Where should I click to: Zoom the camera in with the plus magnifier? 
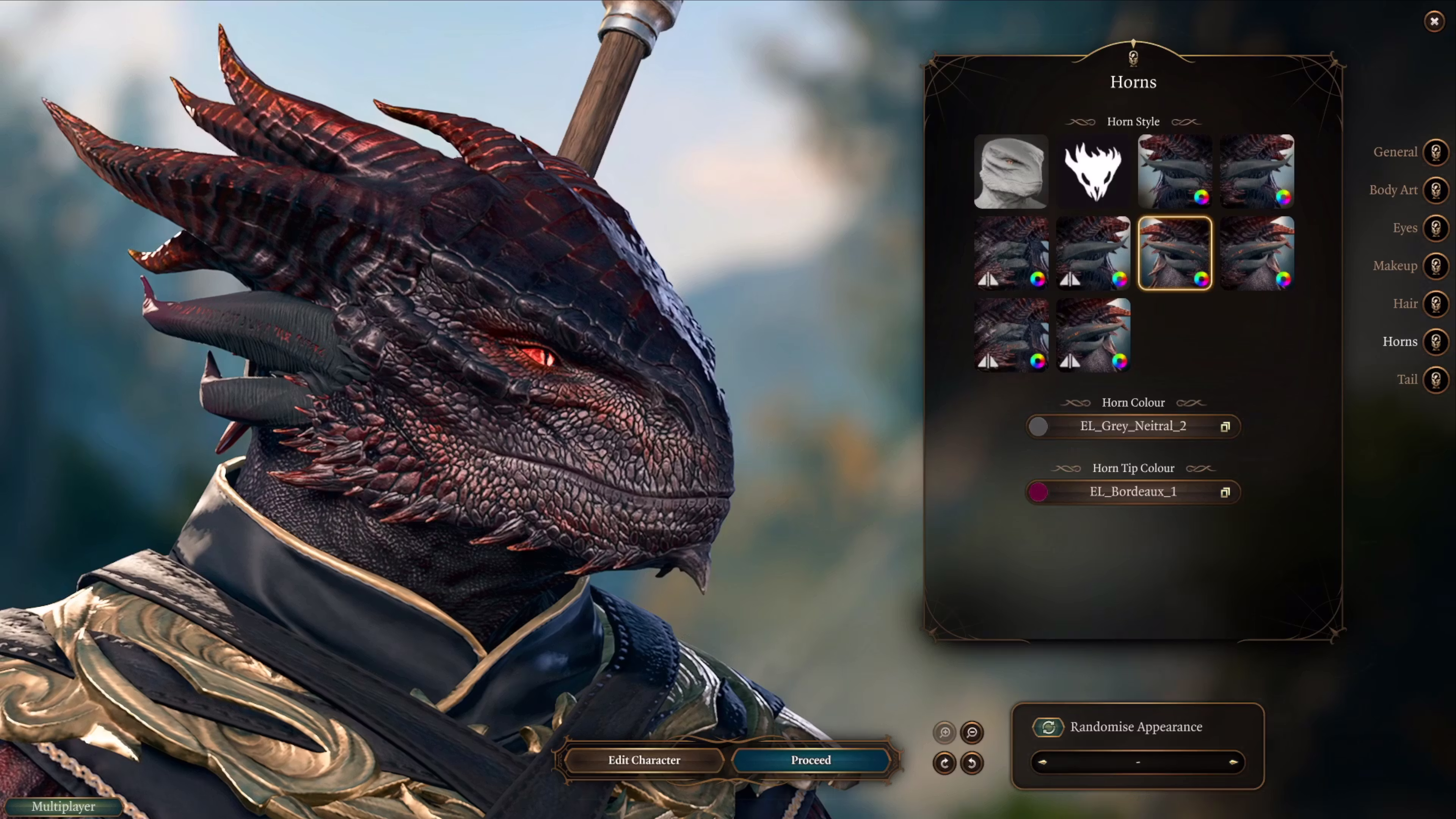[x=945, y=733]
